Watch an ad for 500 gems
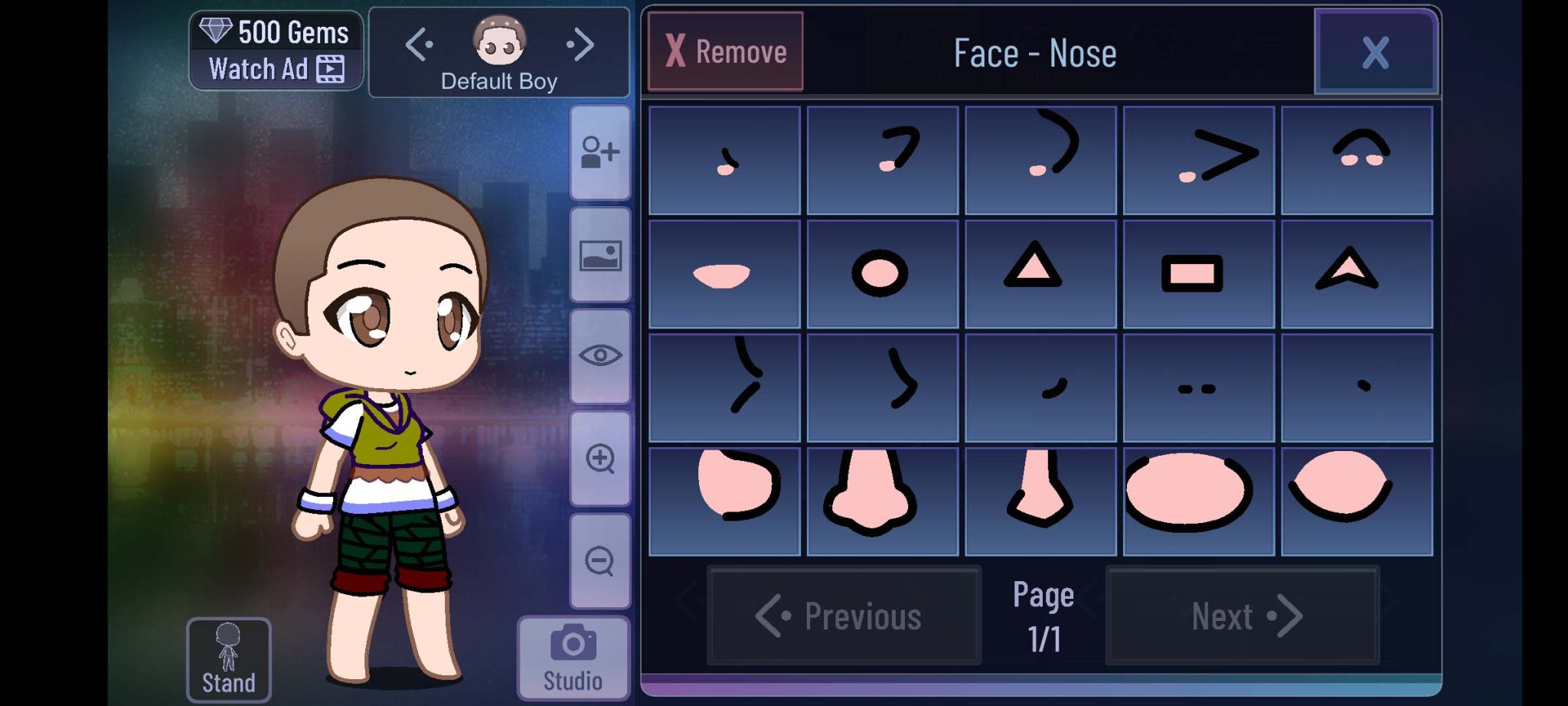The height and width of the screenshot is (706, 1568). pos(276,51)
